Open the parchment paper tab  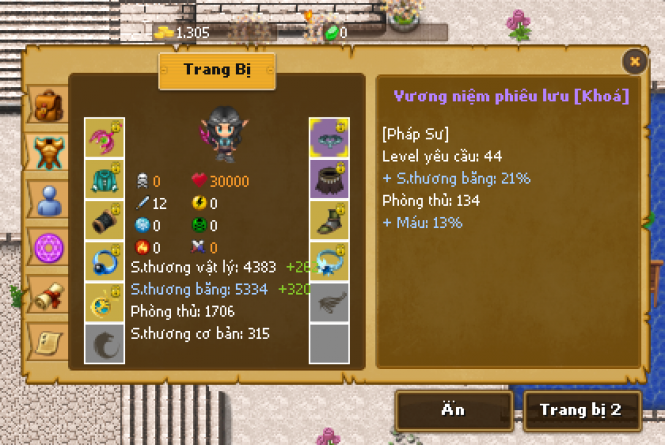coord(46,342)
